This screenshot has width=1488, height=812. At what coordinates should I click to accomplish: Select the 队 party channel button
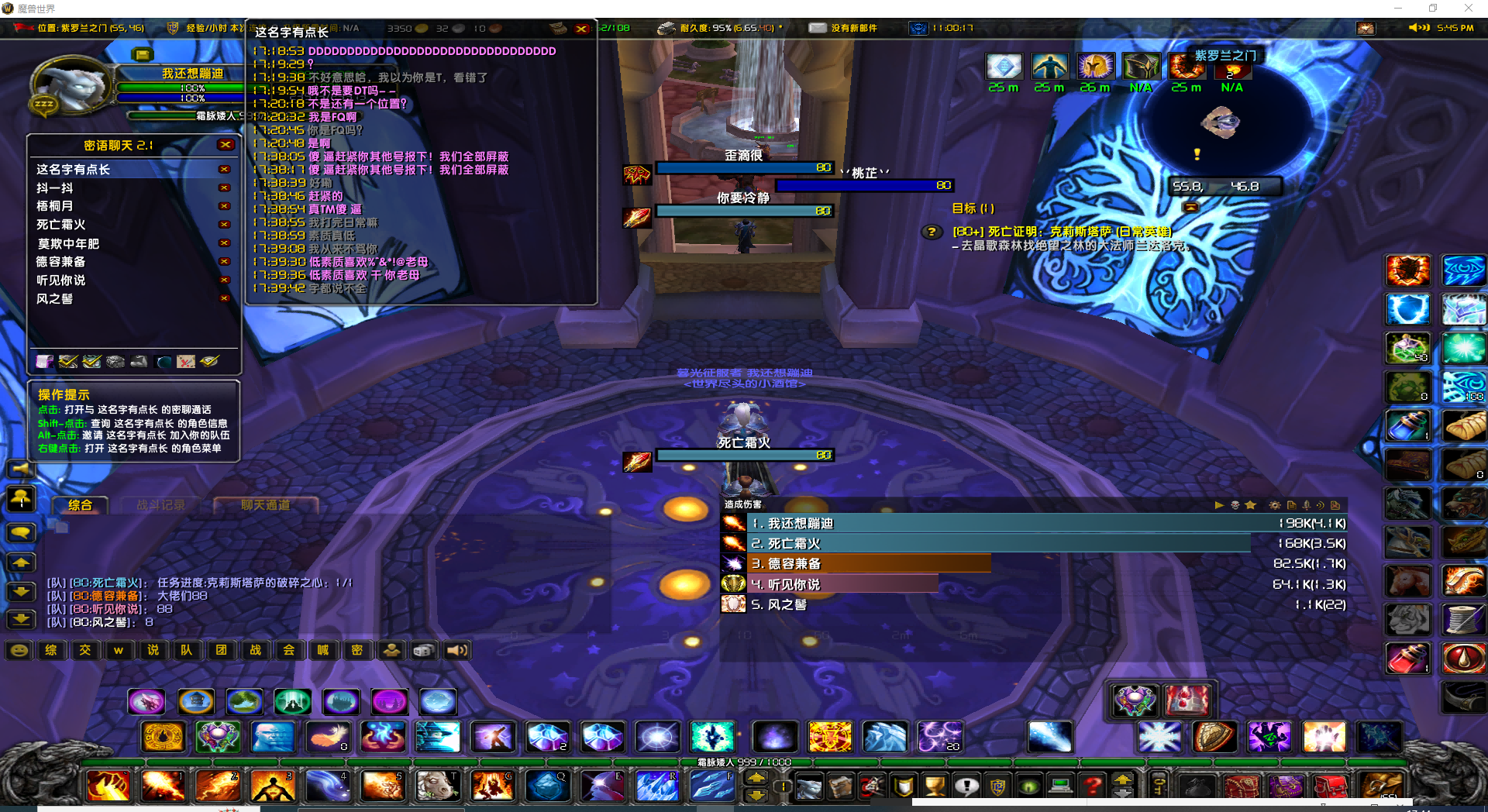(x=187, y=650)
